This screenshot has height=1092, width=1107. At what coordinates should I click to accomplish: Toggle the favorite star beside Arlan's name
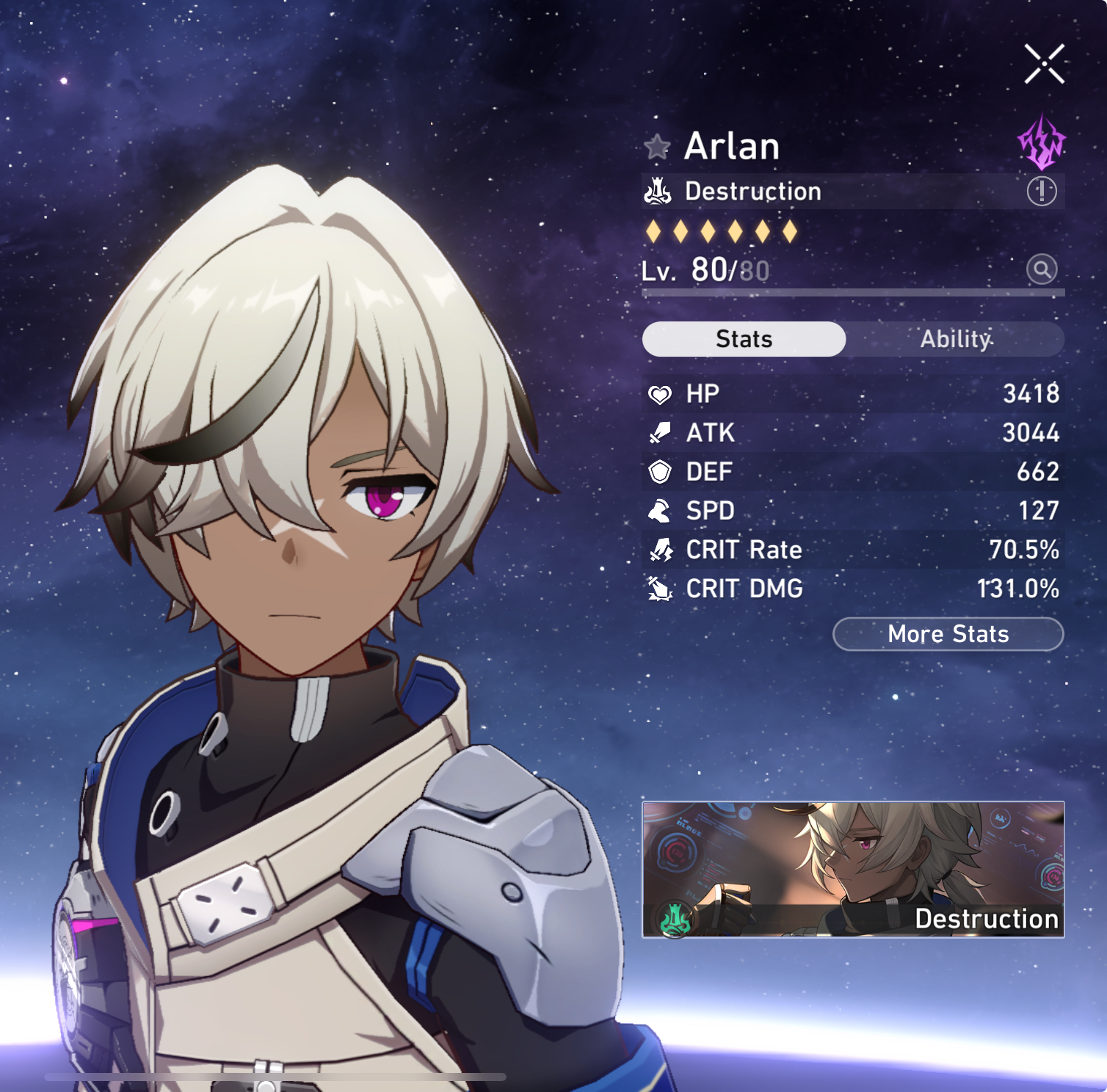658,145
